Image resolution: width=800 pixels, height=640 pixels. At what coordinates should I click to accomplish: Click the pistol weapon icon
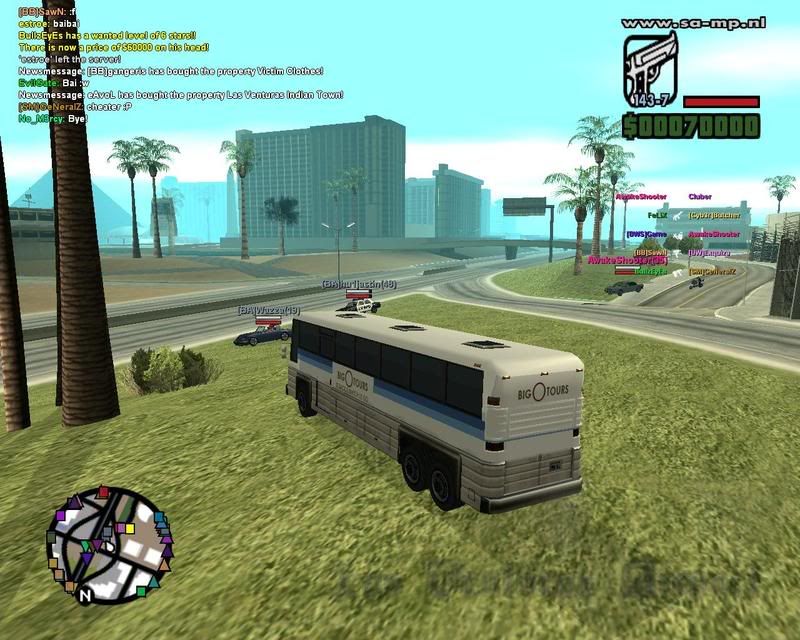point(651,68)
